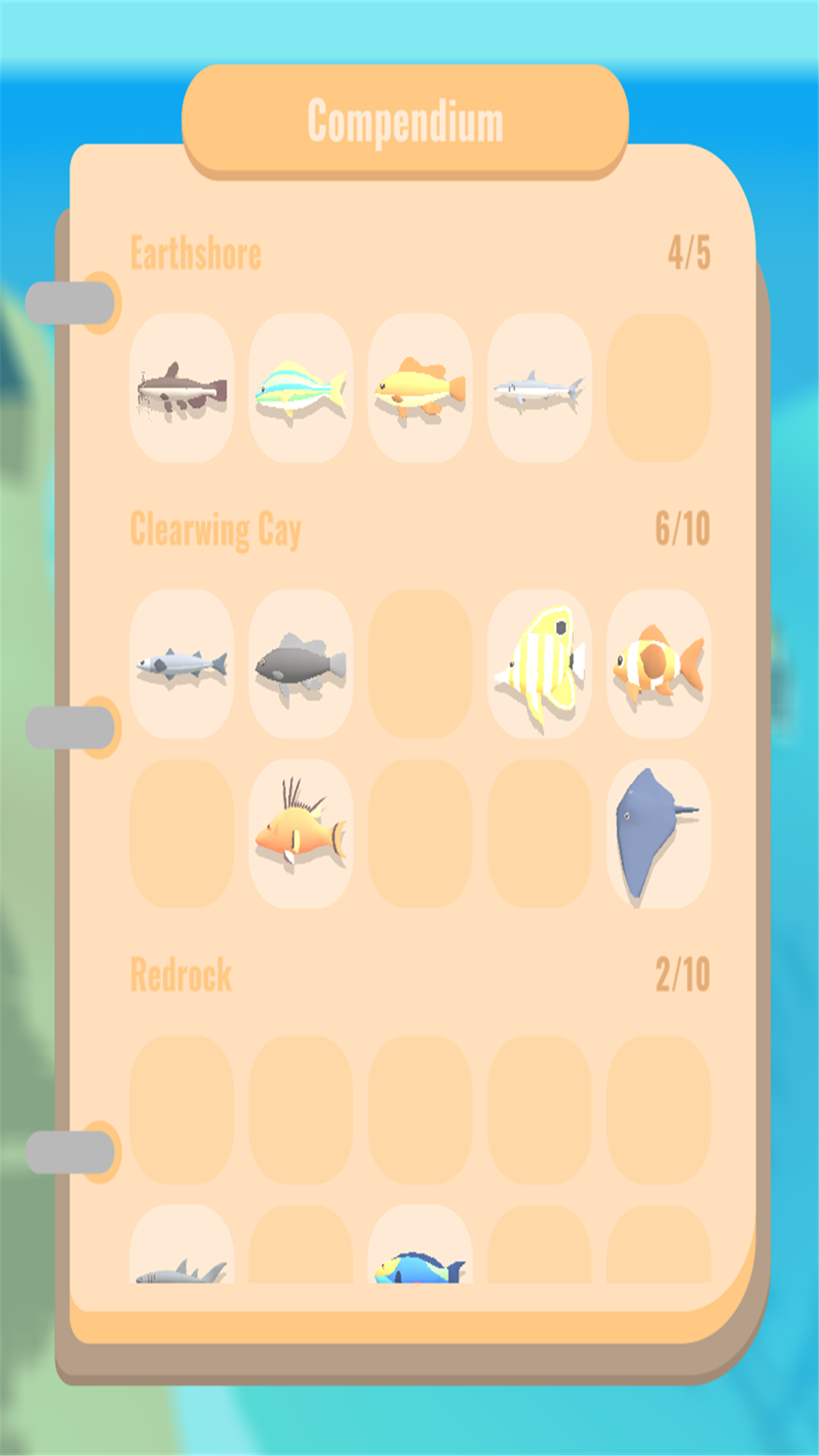Choose the spiny orange lionfish entry
The image size is (819, 1456).
pos(300,833)
